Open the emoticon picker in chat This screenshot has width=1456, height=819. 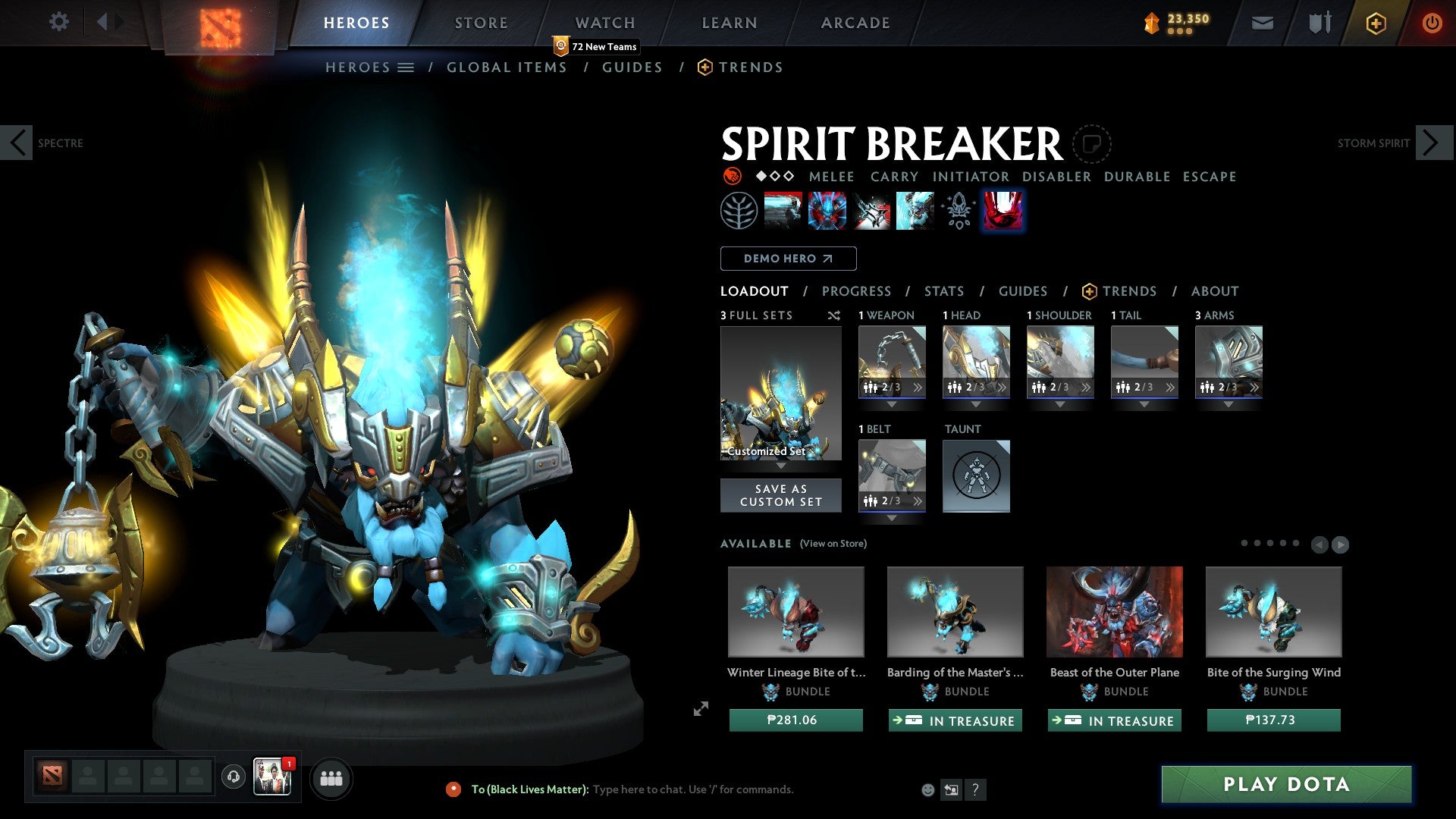pyautogui.click(x=927, y=789)
